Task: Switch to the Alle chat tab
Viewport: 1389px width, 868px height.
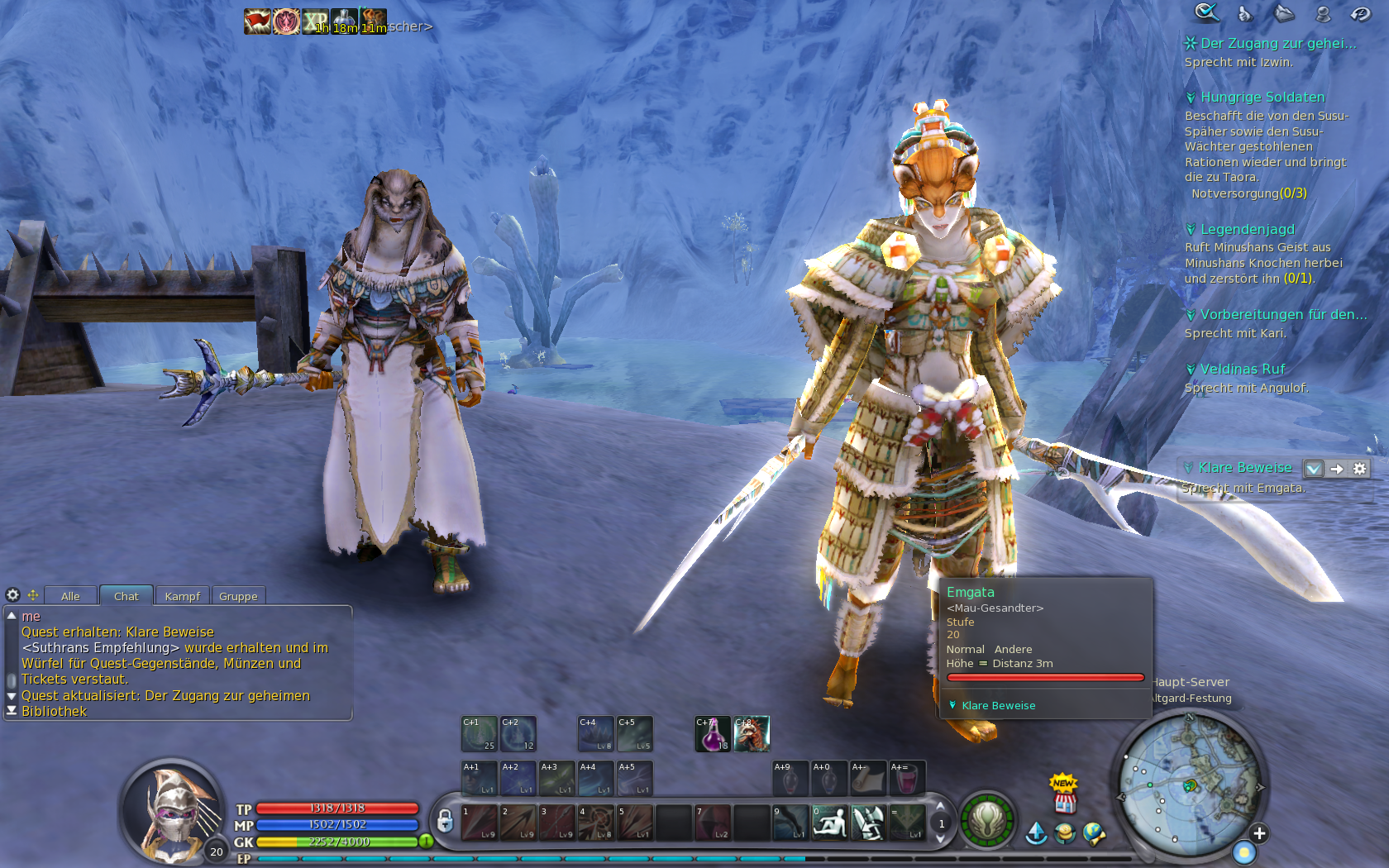Action: click(70, 596)
